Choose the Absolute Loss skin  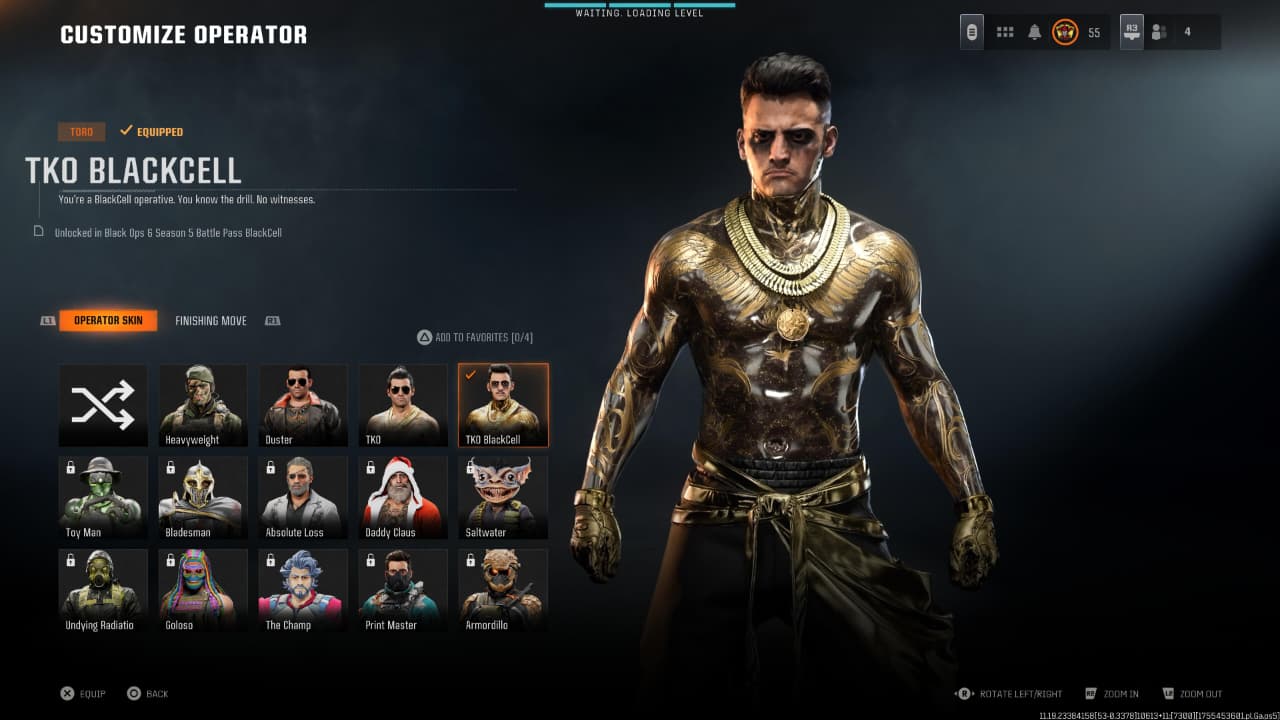click(x=303, y=497)
